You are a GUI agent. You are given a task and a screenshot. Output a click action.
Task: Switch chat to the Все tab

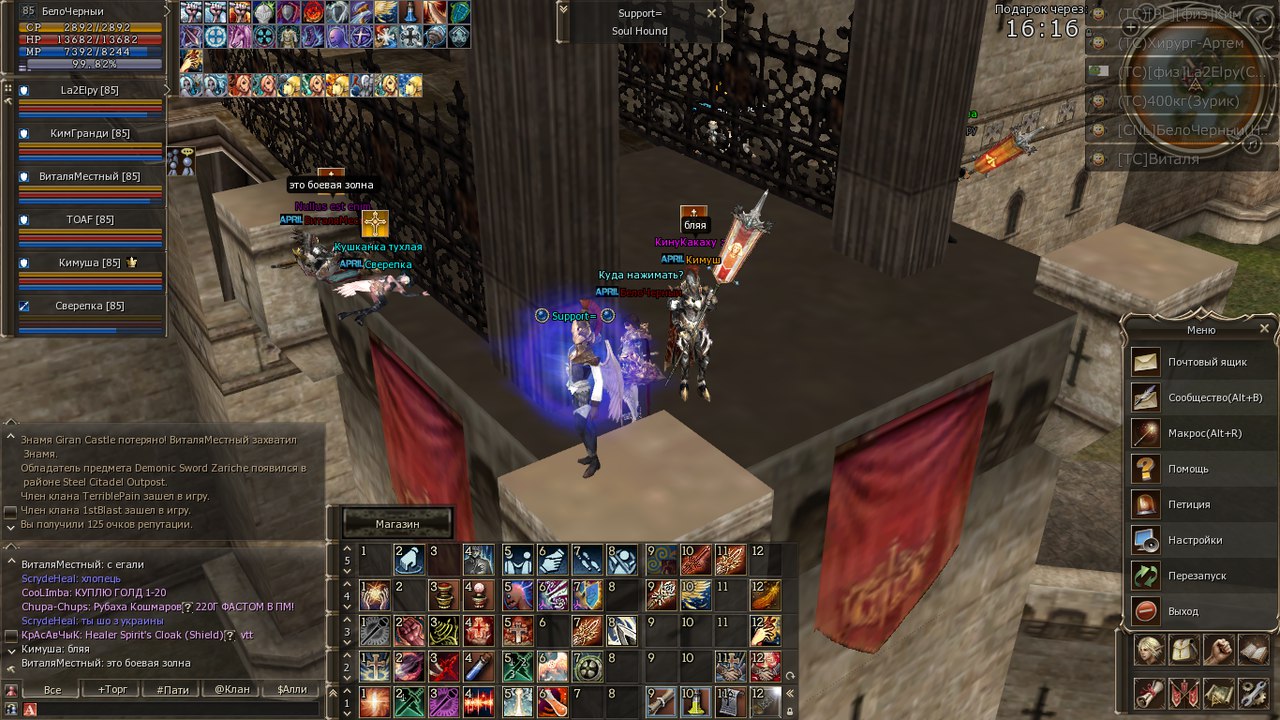click(x=53, y=690)
